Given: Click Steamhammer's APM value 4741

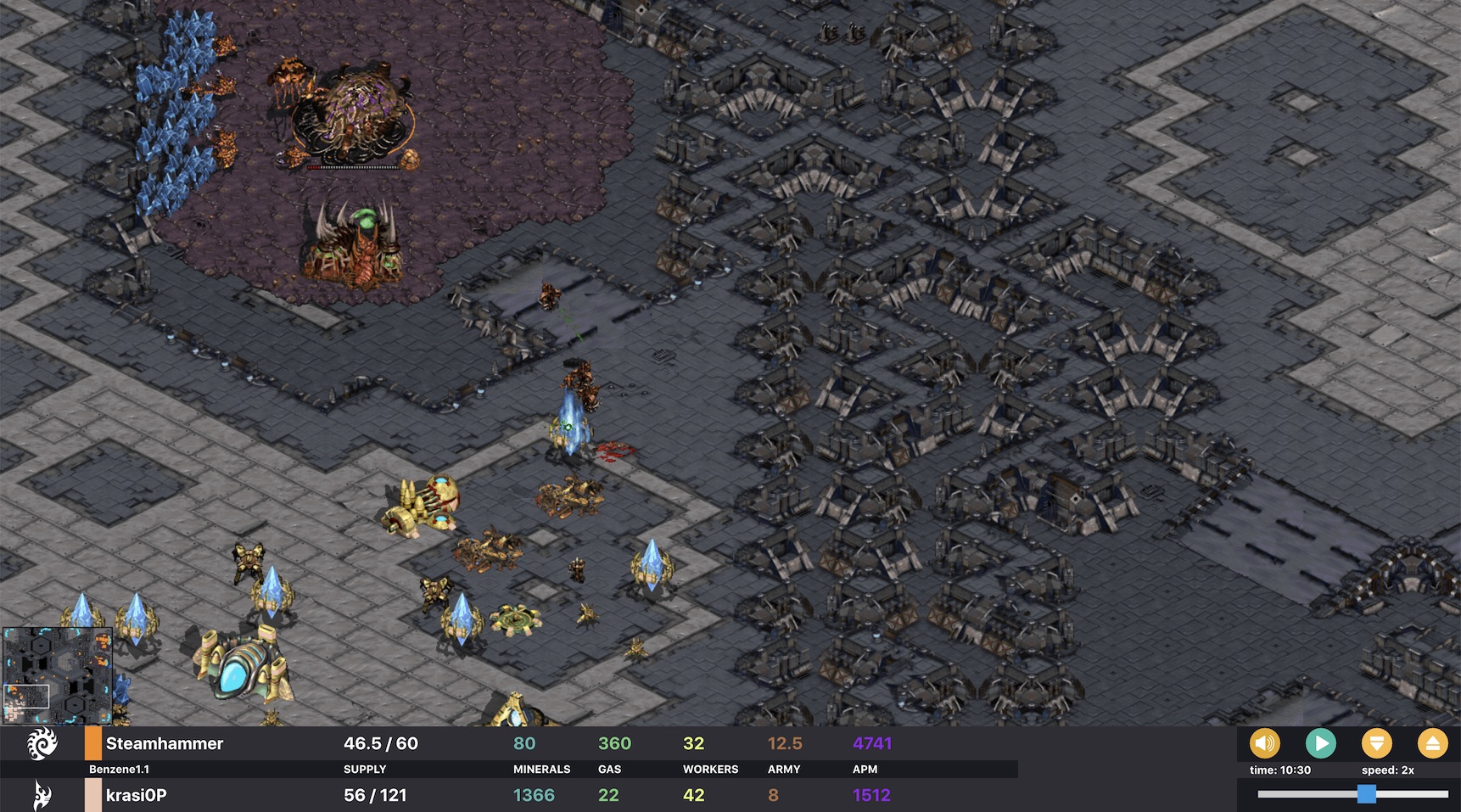Looking at the screenshot, I should point(871,743).
